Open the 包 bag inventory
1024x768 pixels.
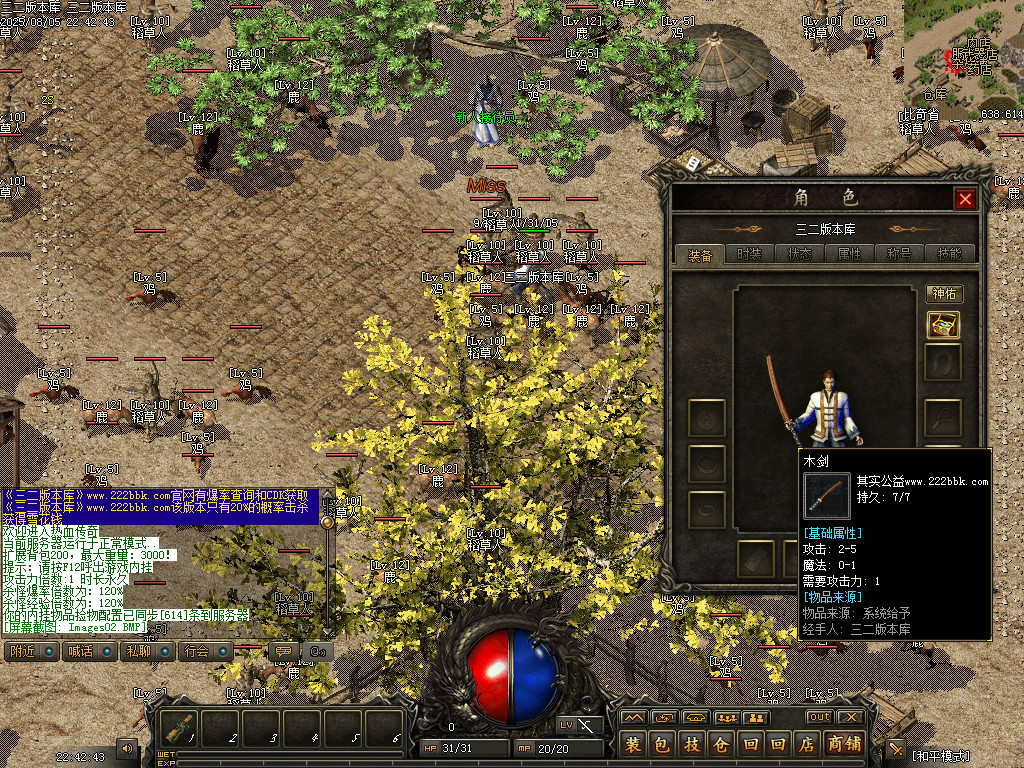(662, 744)
